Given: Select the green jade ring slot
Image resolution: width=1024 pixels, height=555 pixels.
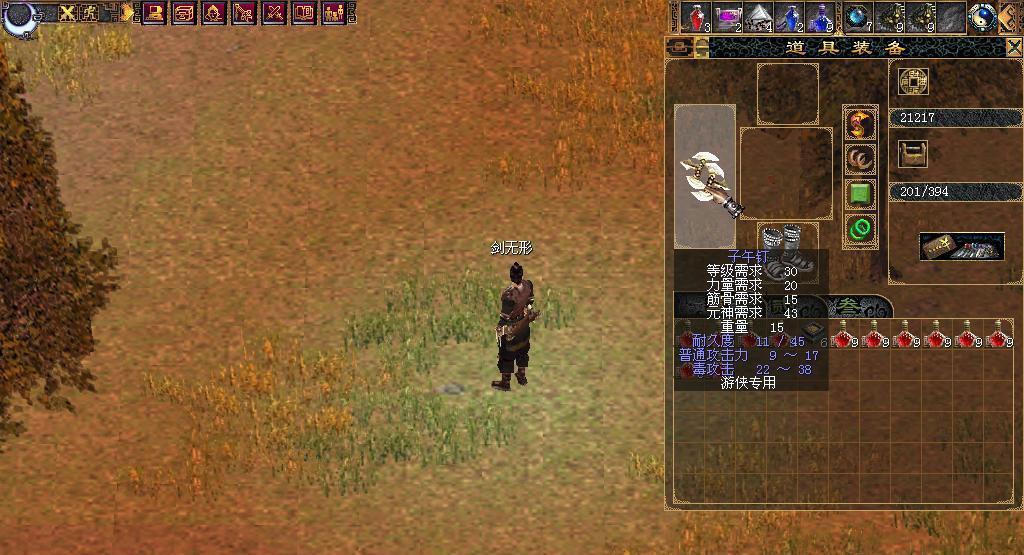Looking at the screenshot, I should coord(859,229).
